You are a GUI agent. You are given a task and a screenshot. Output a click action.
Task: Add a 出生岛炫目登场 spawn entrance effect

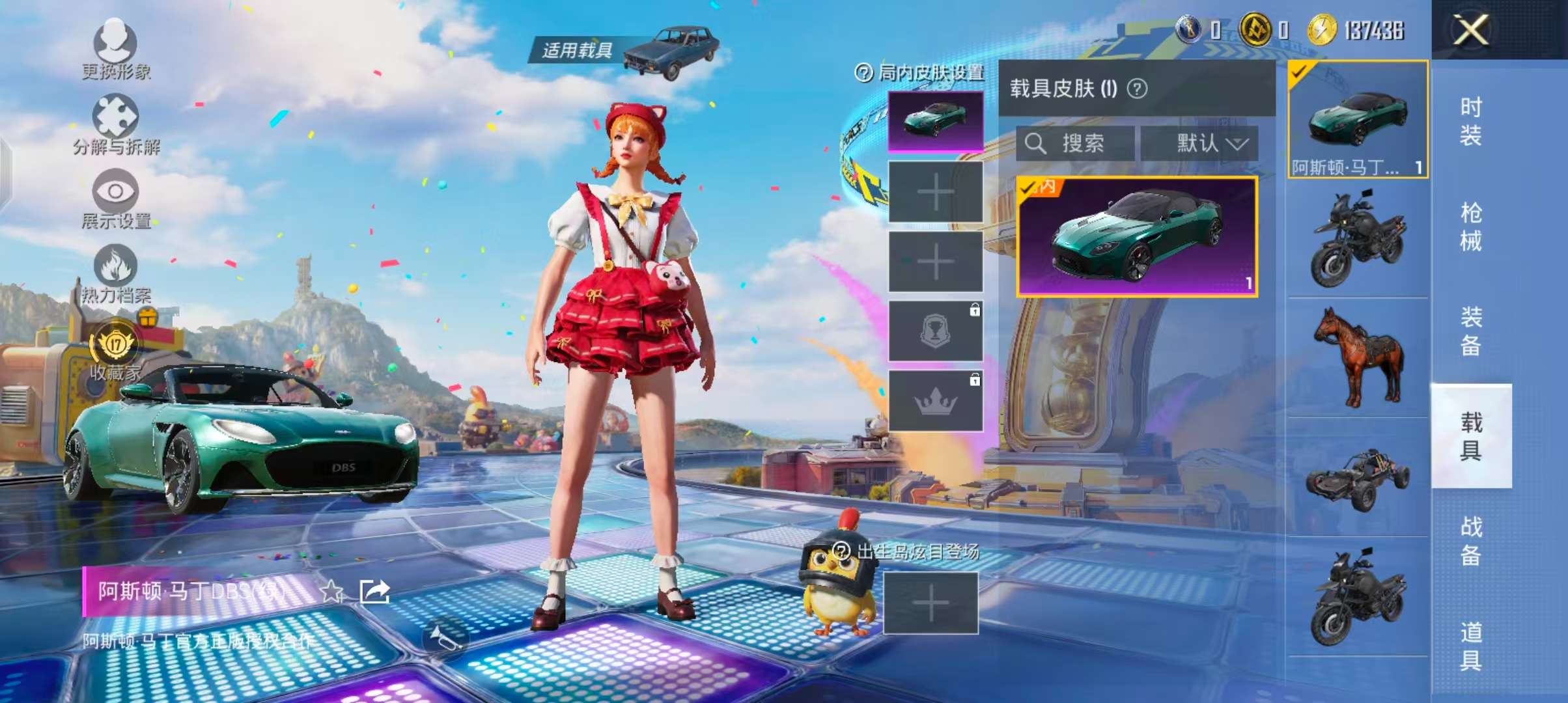click(931, 603)
